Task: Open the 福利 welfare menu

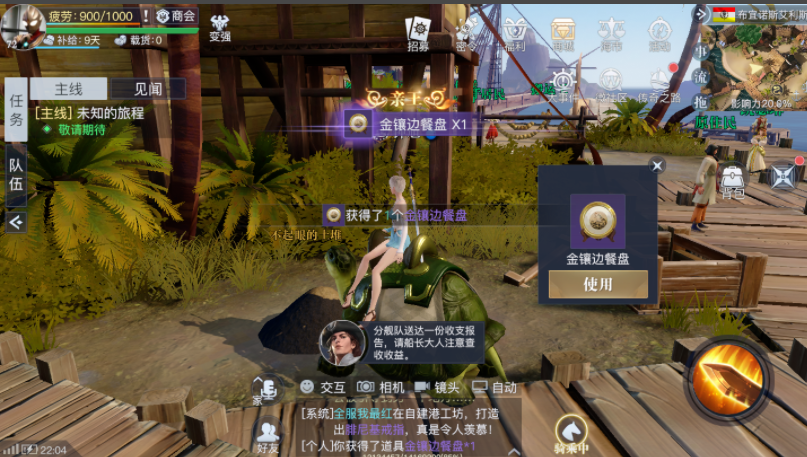Action: pos(516,33)
